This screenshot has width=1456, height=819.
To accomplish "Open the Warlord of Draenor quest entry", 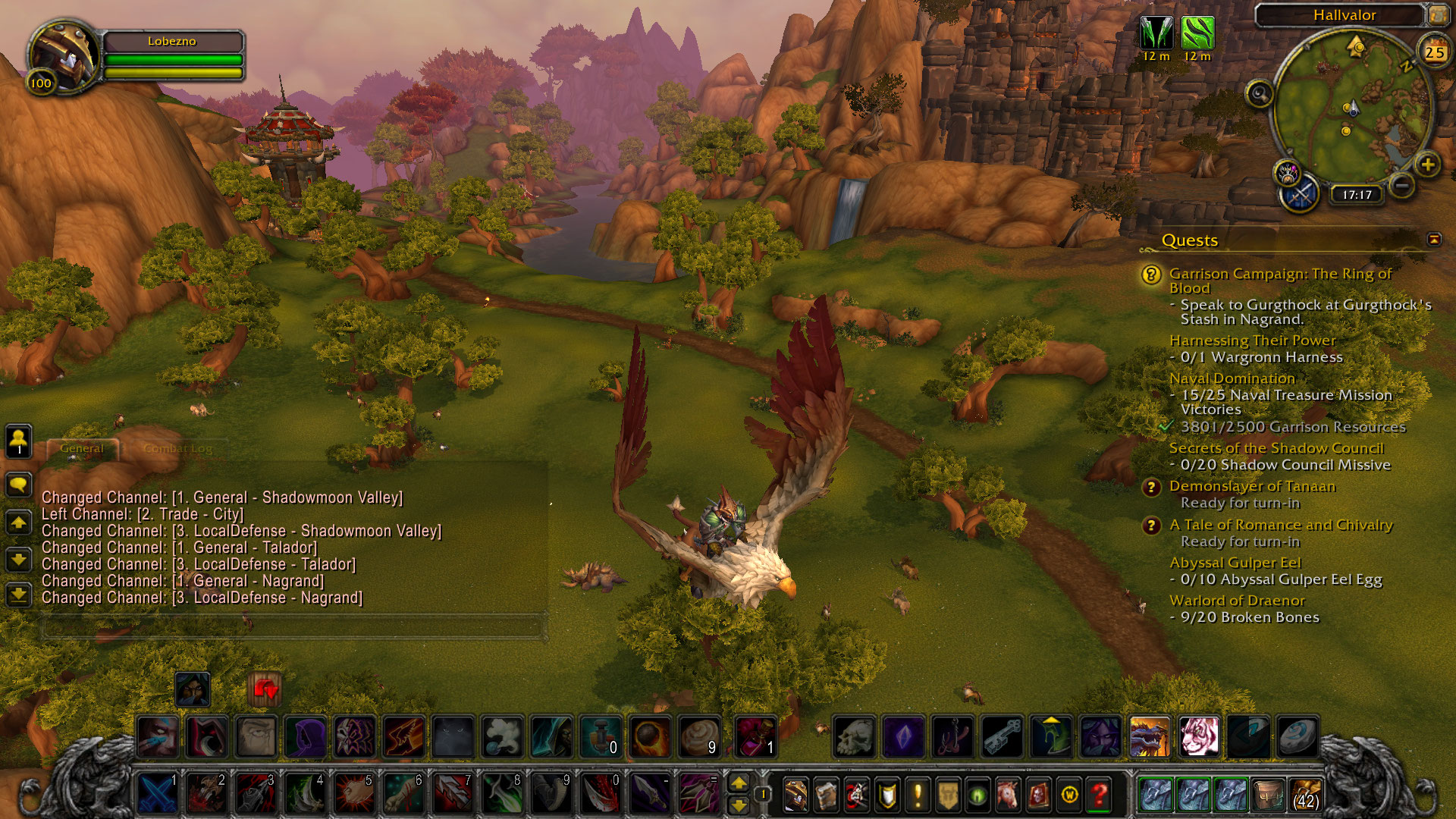I will click(1236, 600).
